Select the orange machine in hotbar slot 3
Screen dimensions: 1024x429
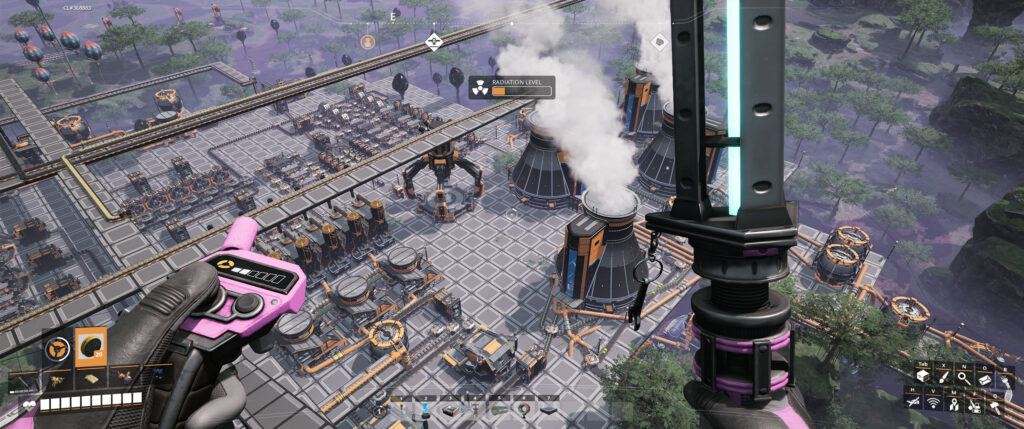450,409
